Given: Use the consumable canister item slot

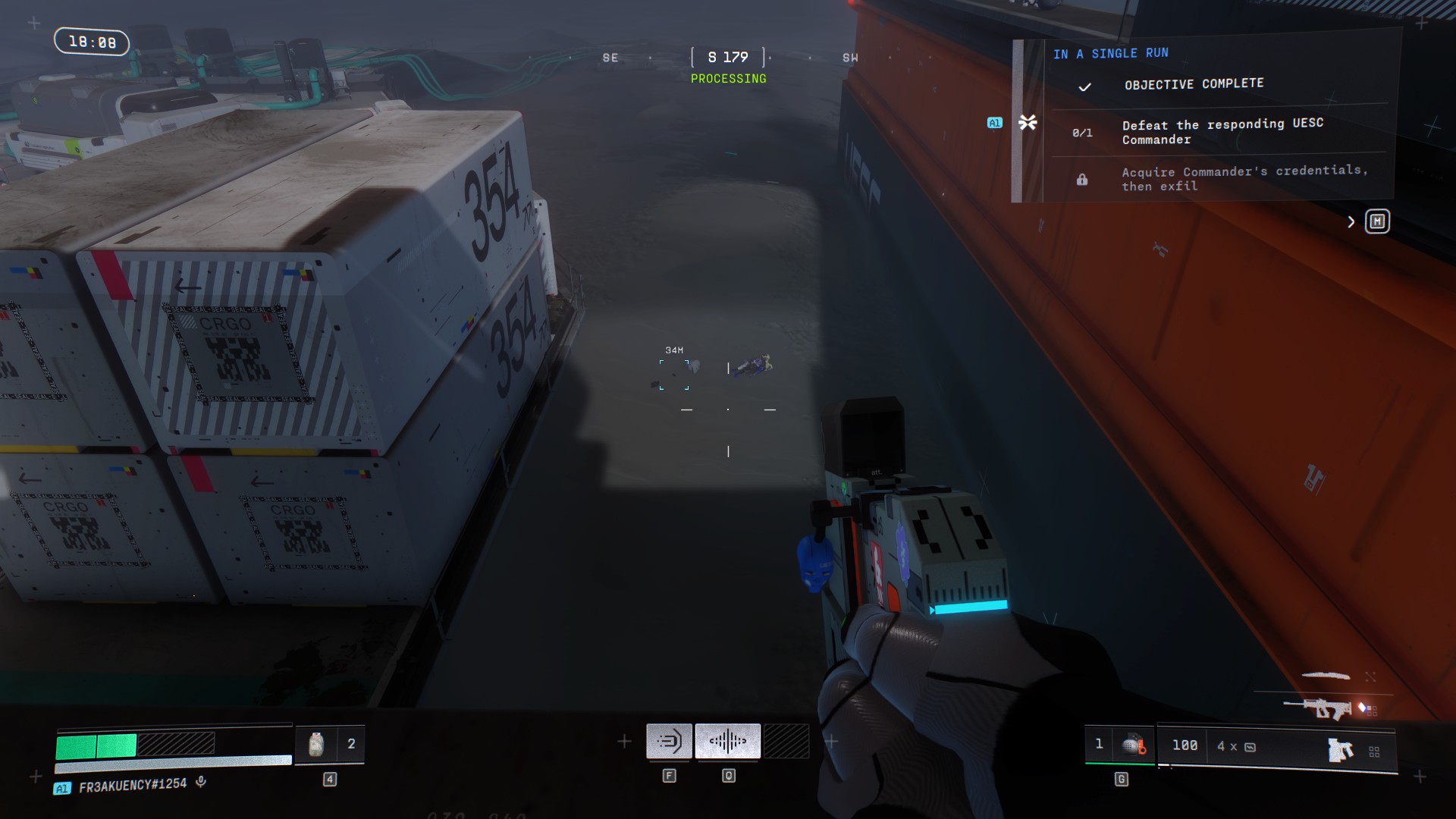Looking at the screenshot, I should (x=316, y=745).
